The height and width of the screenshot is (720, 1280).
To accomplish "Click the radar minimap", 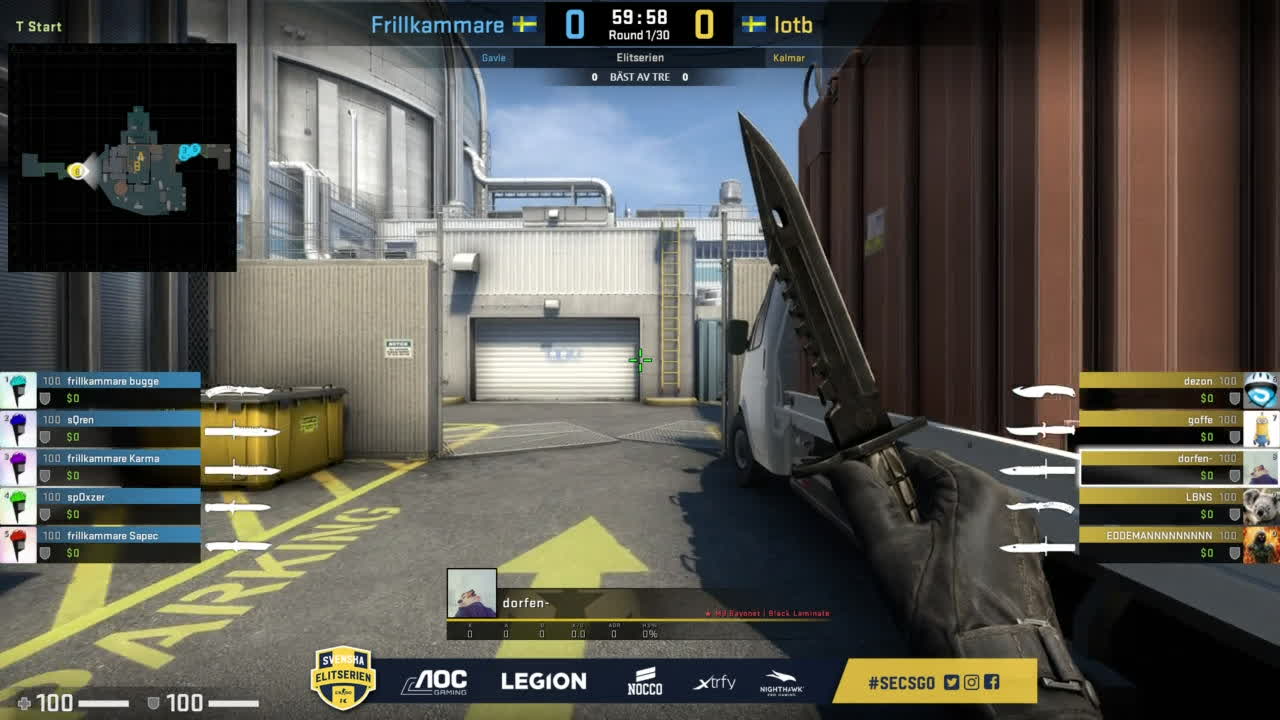I will pyautogui.click(x=122, y=157).
